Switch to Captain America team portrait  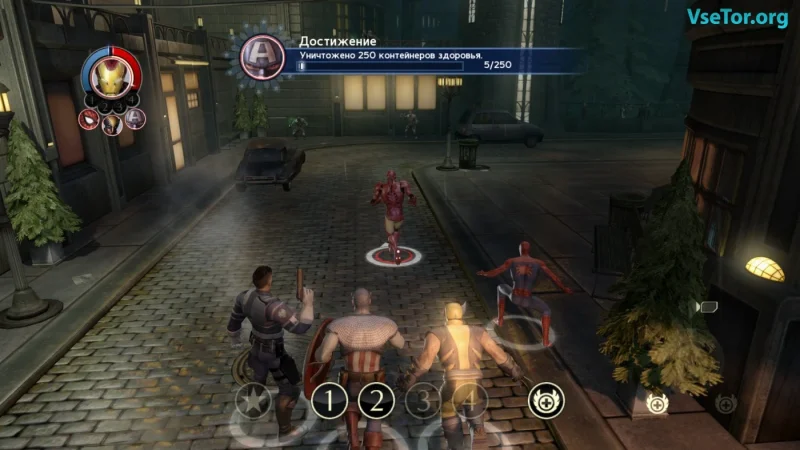pos(135,118)
